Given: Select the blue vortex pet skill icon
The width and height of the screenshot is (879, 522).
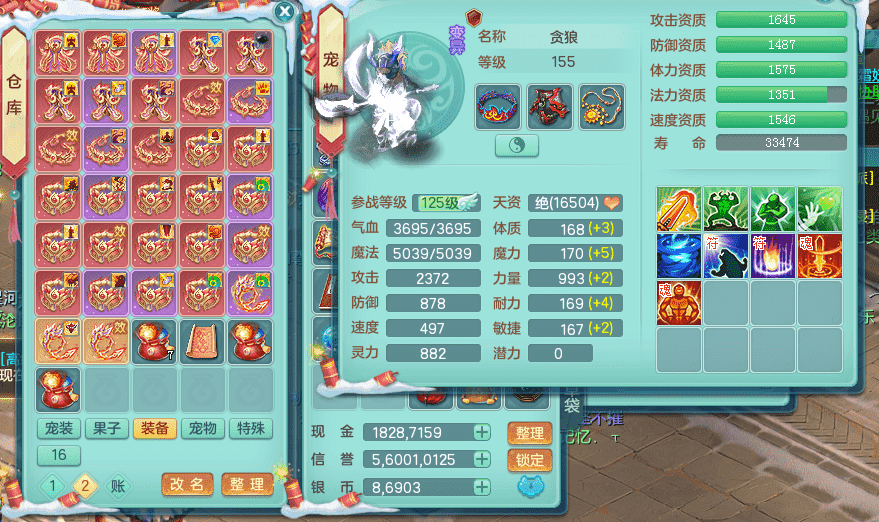Looking at the screenshot, I should [x=678, y=255].
